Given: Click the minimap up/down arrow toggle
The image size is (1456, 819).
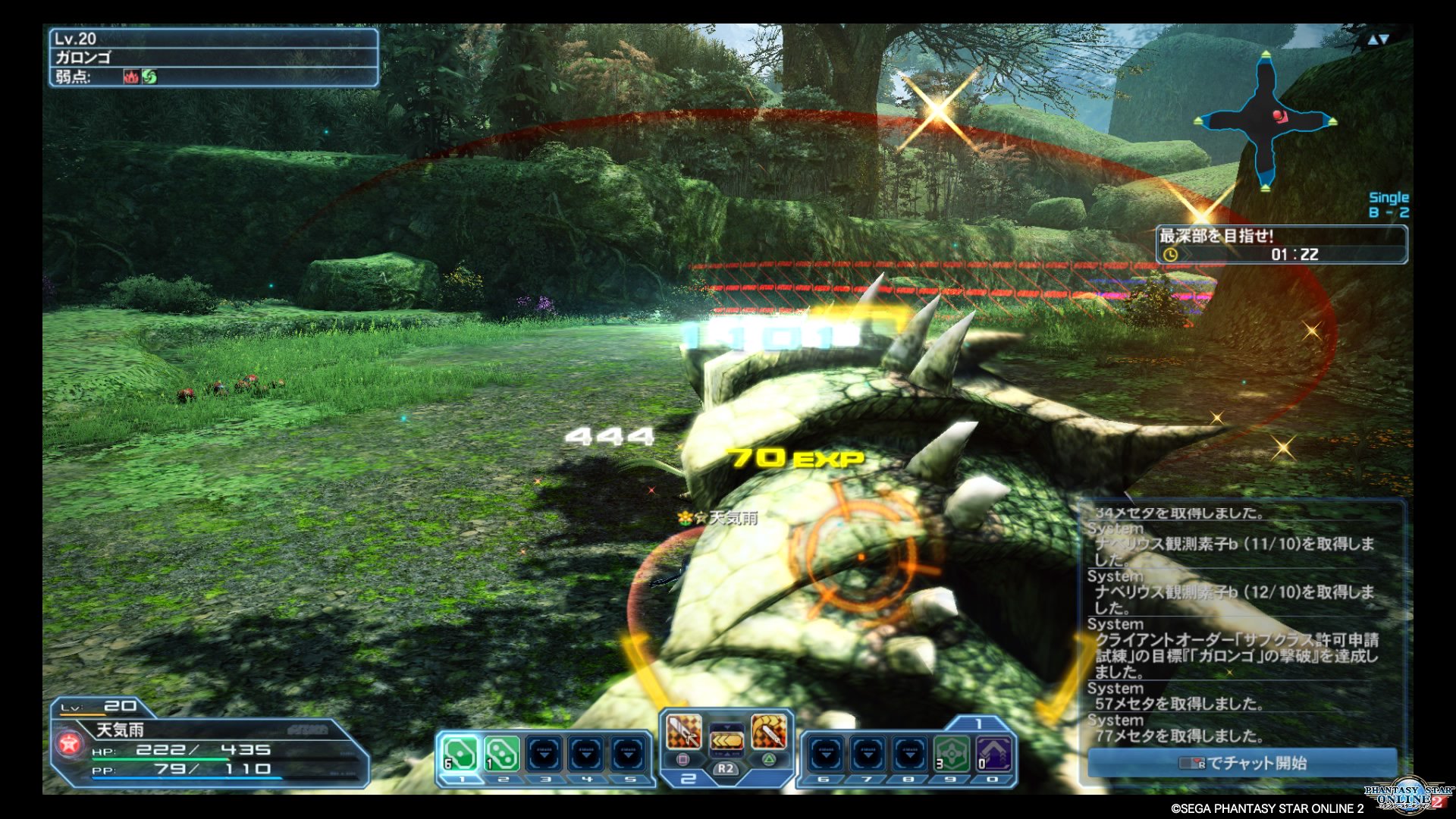Looking at the screenshot, I should click(1378, 39).
